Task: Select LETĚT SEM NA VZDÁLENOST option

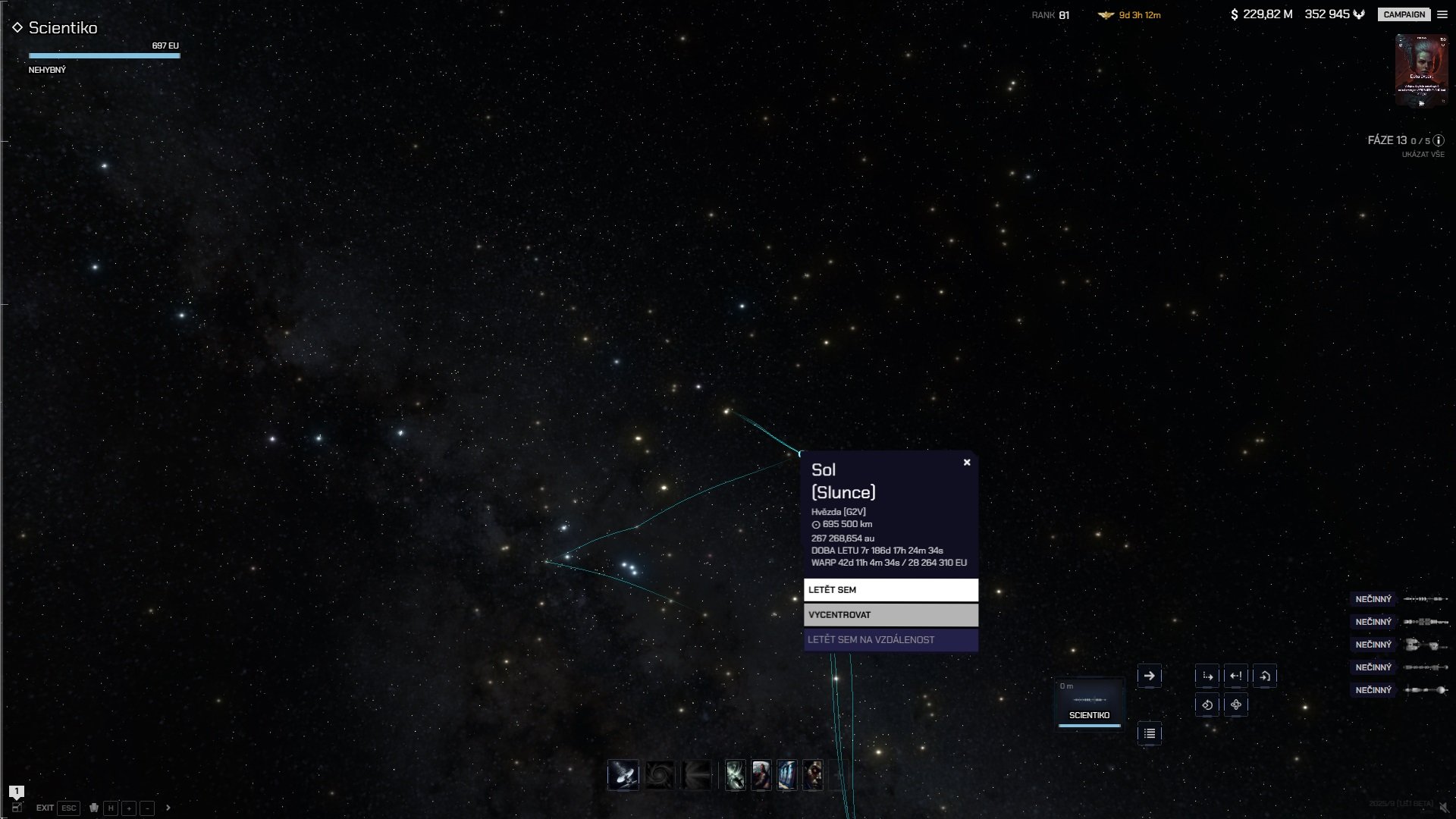Action: click(890, 640)
